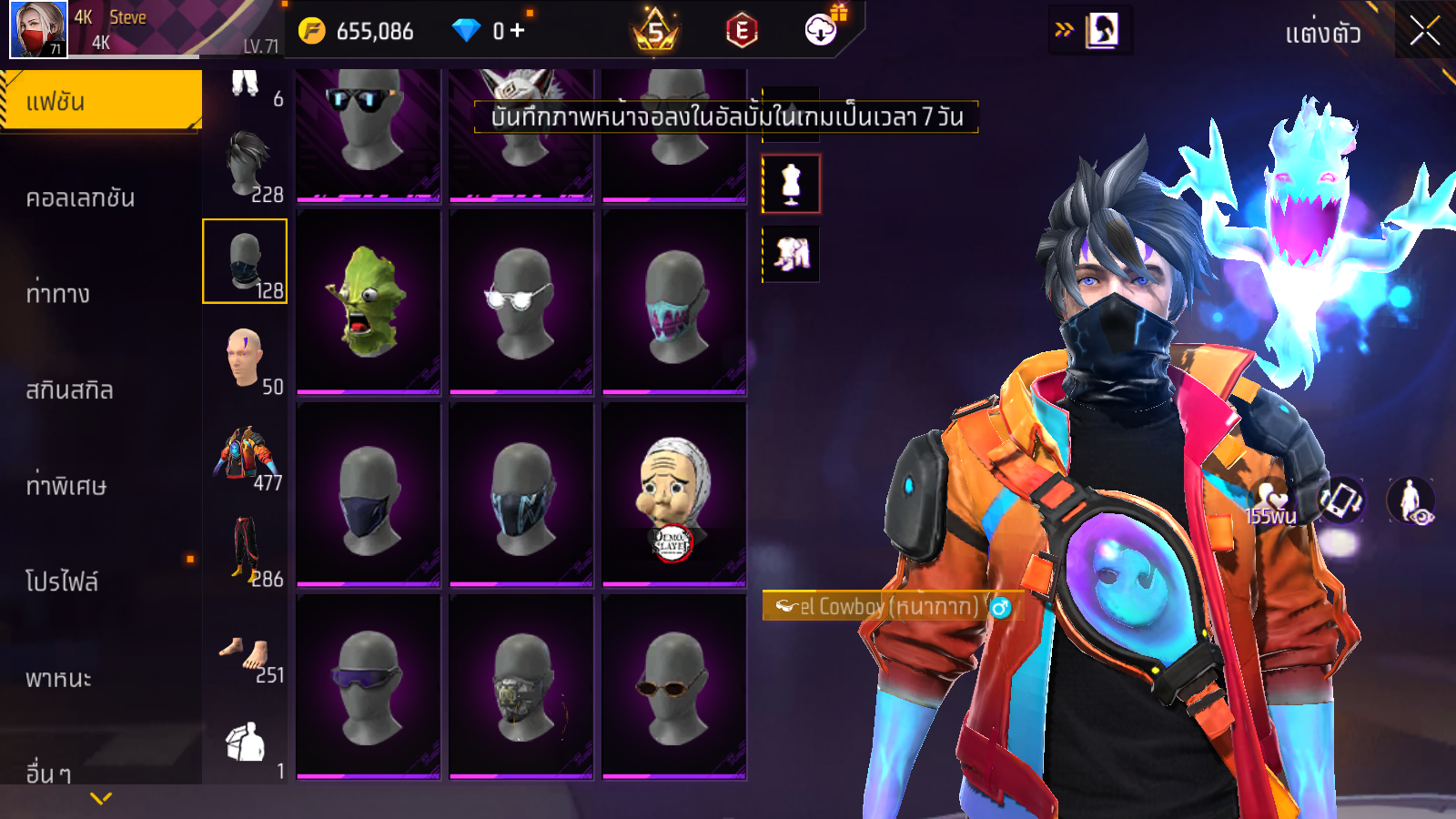The image size is (1456, 819).
Task: Pick the brown round sunglasses item
Action: click(674, 687)
